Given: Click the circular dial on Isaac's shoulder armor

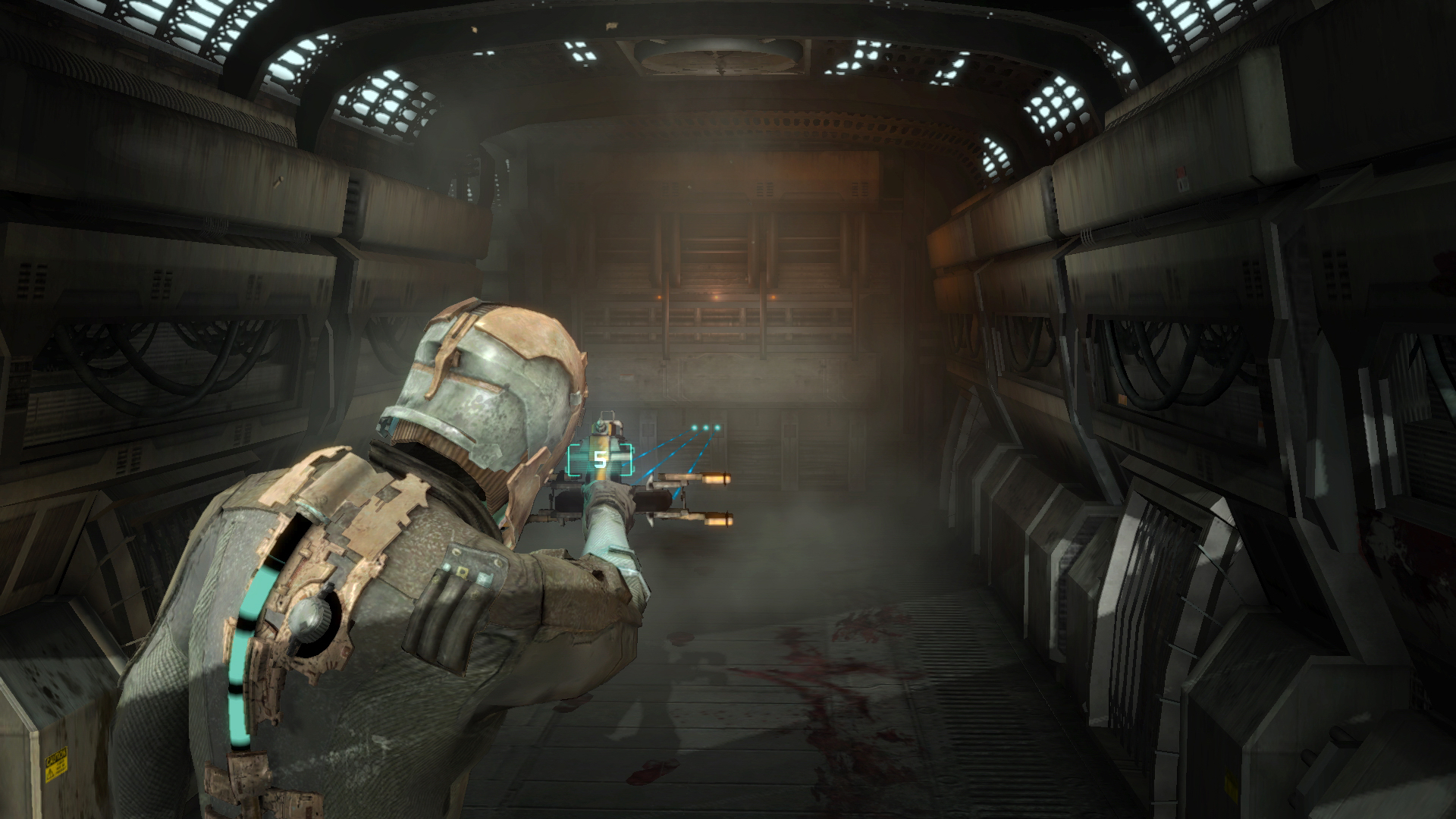Looking at the screenshot, I should pyautogui.click(x=309, y=620).
